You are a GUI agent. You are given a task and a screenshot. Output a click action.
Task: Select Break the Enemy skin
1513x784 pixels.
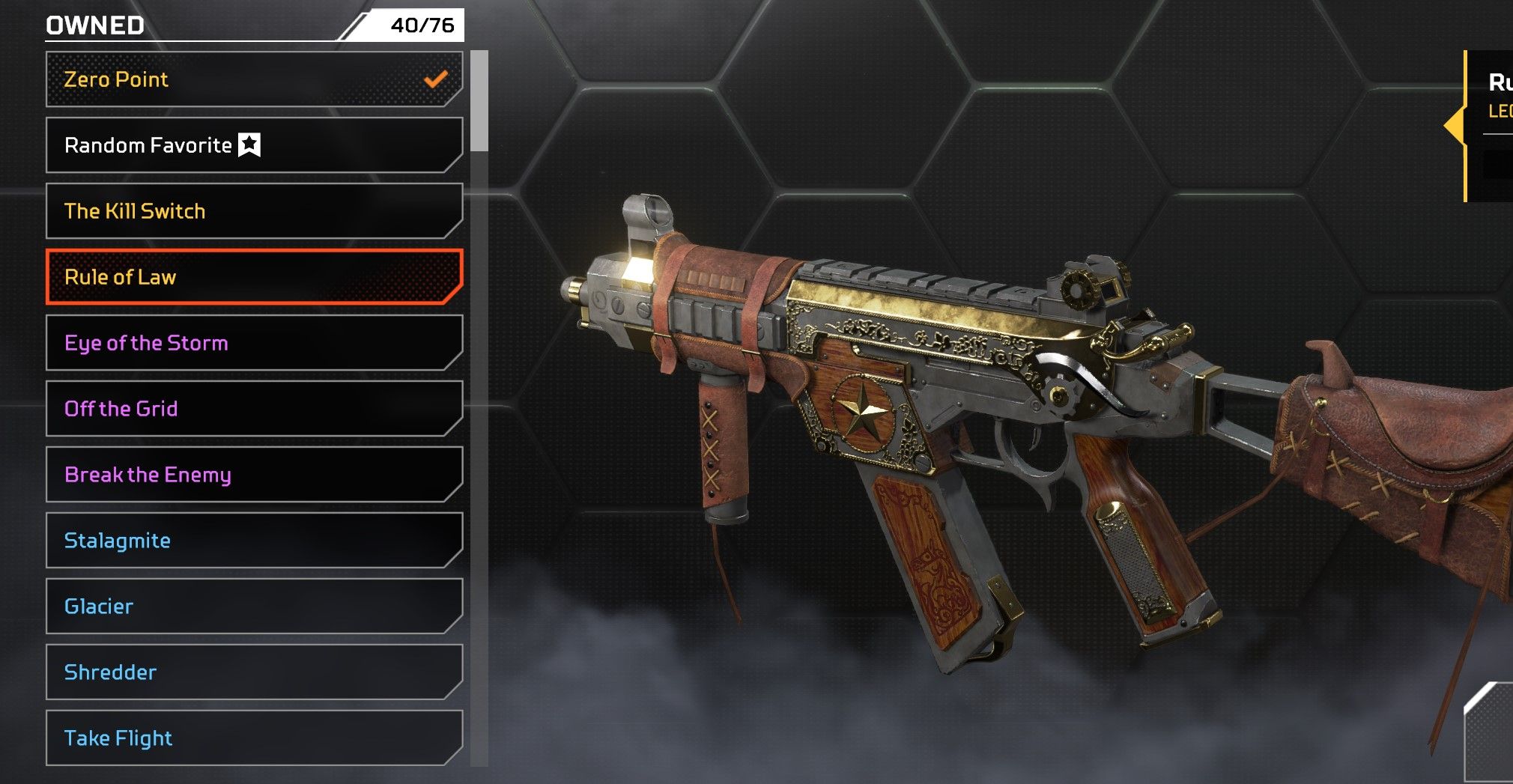[254, 475]
